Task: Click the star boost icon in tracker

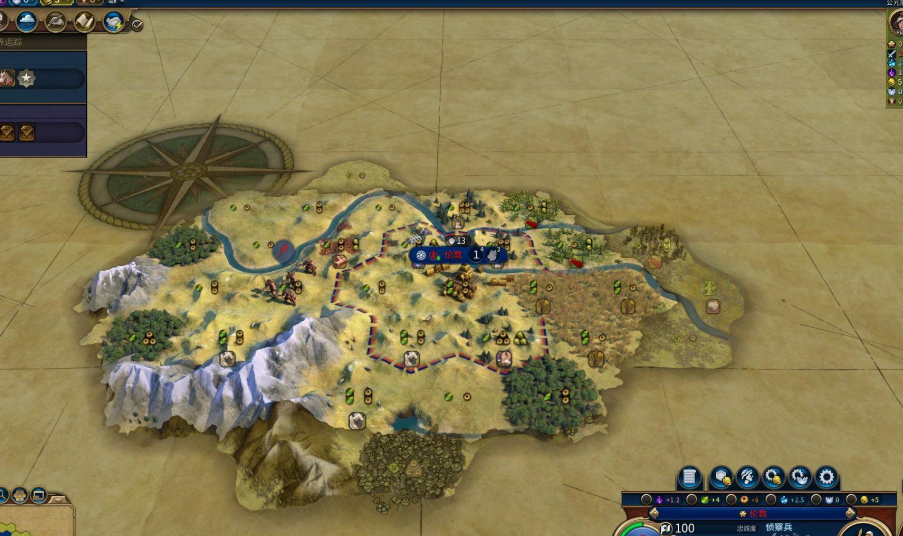Action: (26, 78)
